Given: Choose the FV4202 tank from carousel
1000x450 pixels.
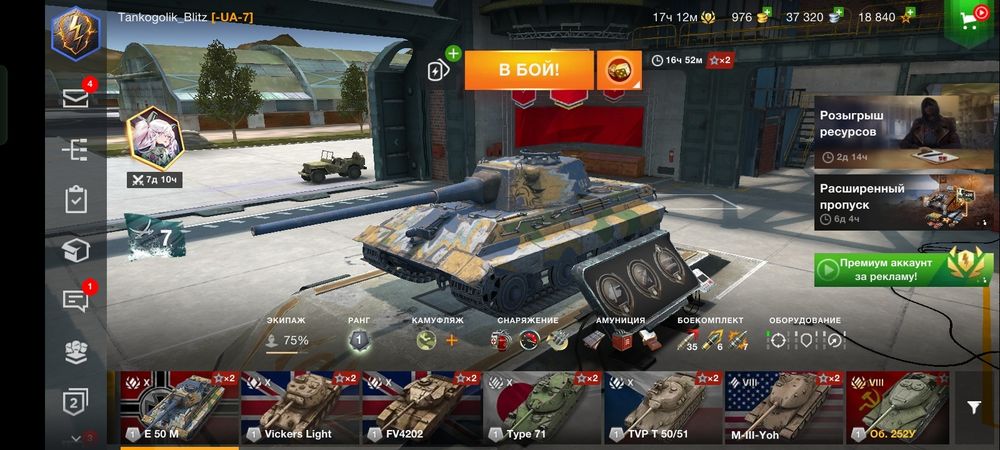Looking at the screenshot, I should [x=421, y=408].
